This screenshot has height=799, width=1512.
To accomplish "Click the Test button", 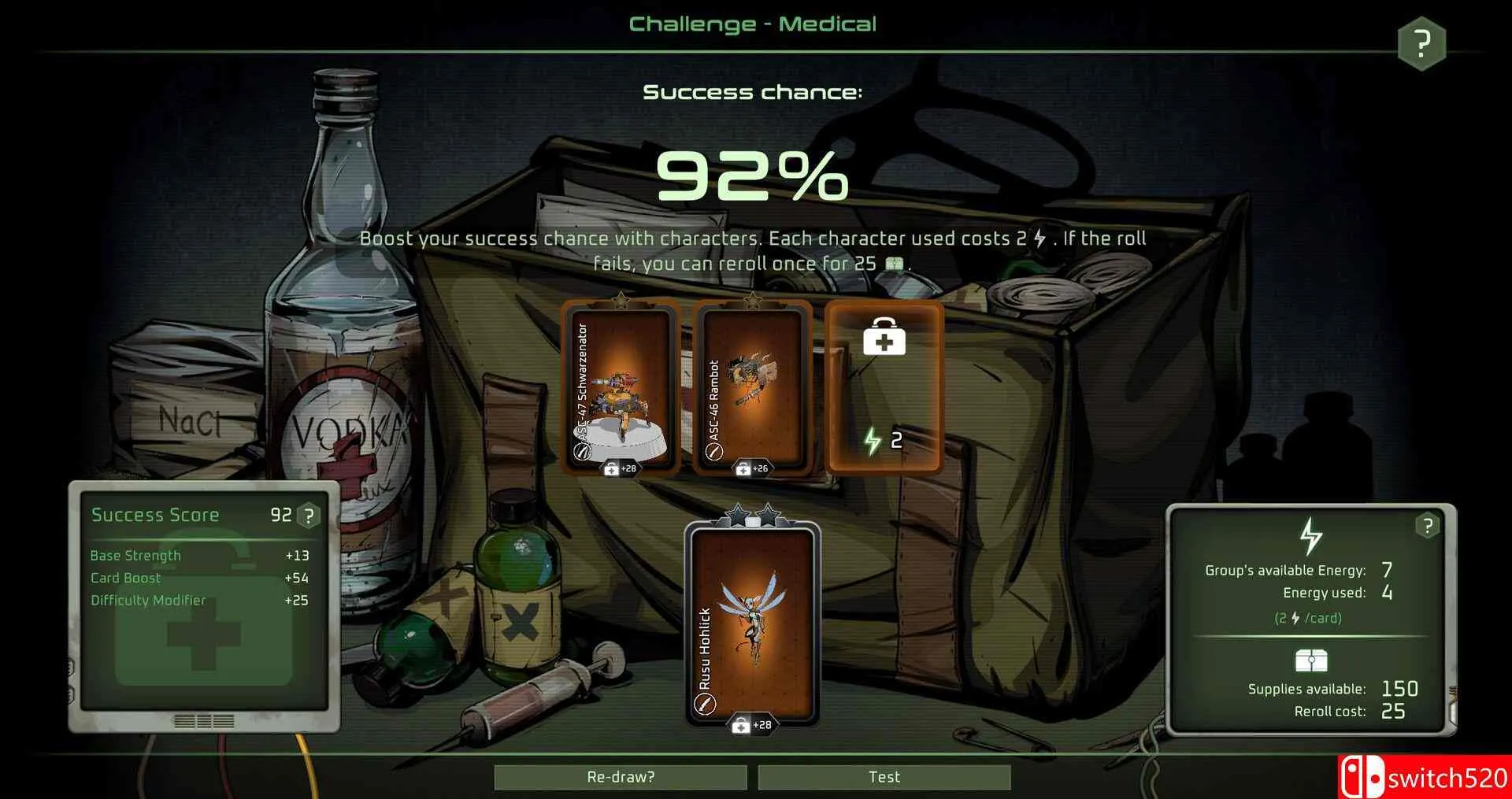I will (x=884, y=777).
